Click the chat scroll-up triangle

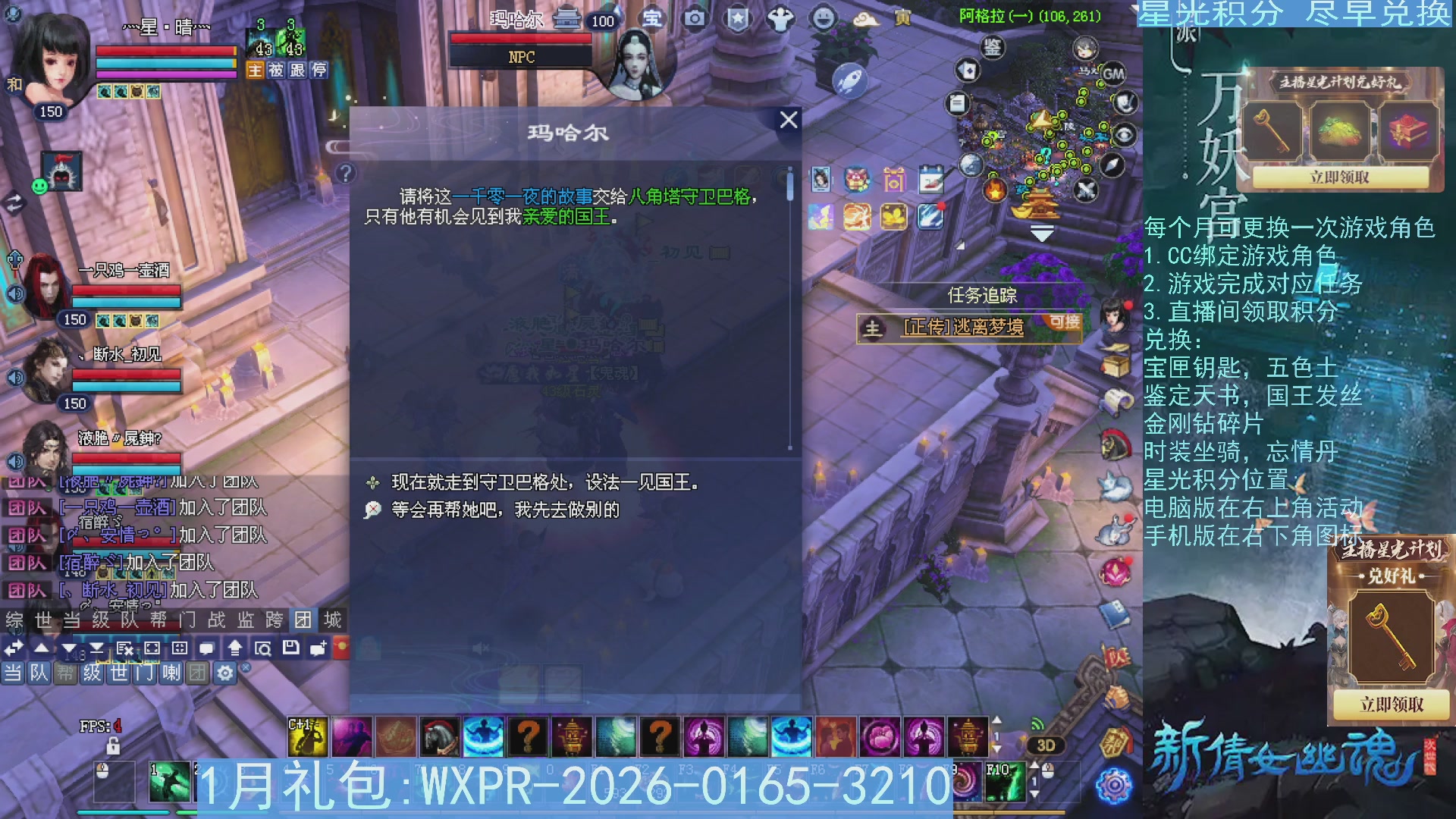click(x=41, y=648)
